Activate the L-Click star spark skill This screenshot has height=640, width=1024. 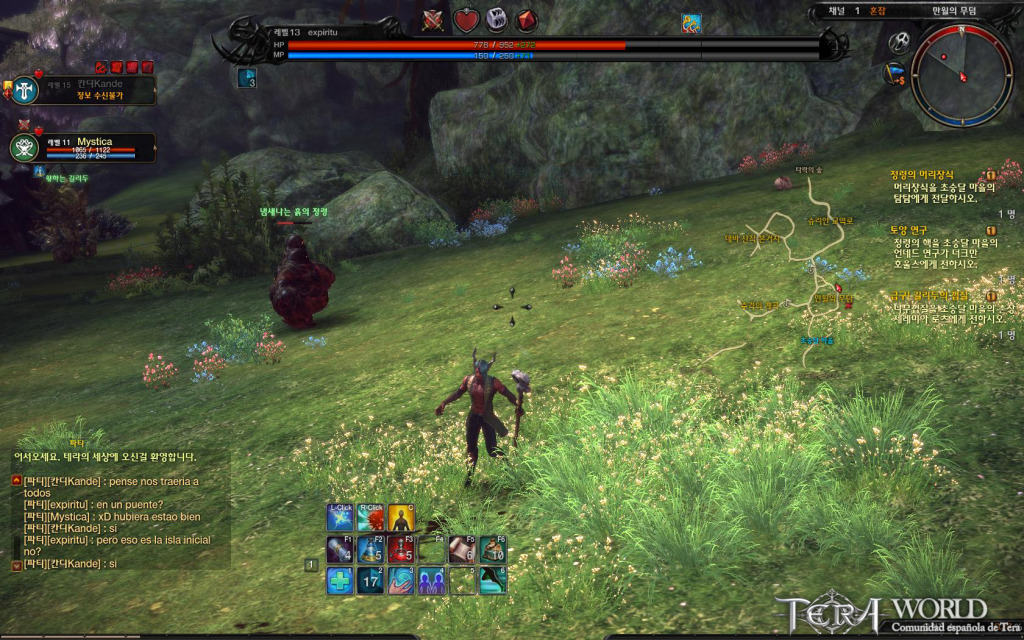tap(340, 518)
